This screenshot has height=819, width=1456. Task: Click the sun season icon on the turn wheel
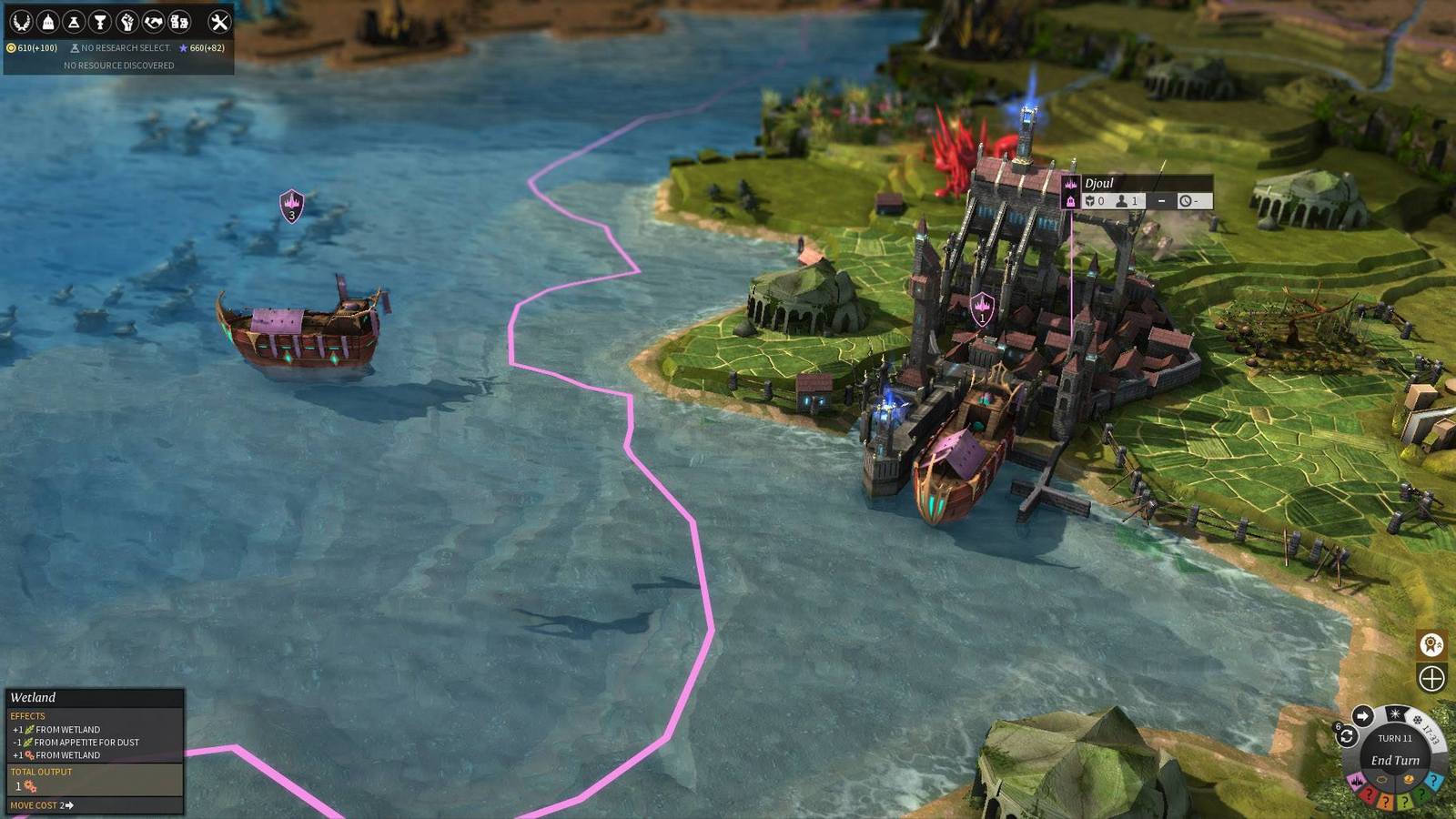coord(1395,713)
